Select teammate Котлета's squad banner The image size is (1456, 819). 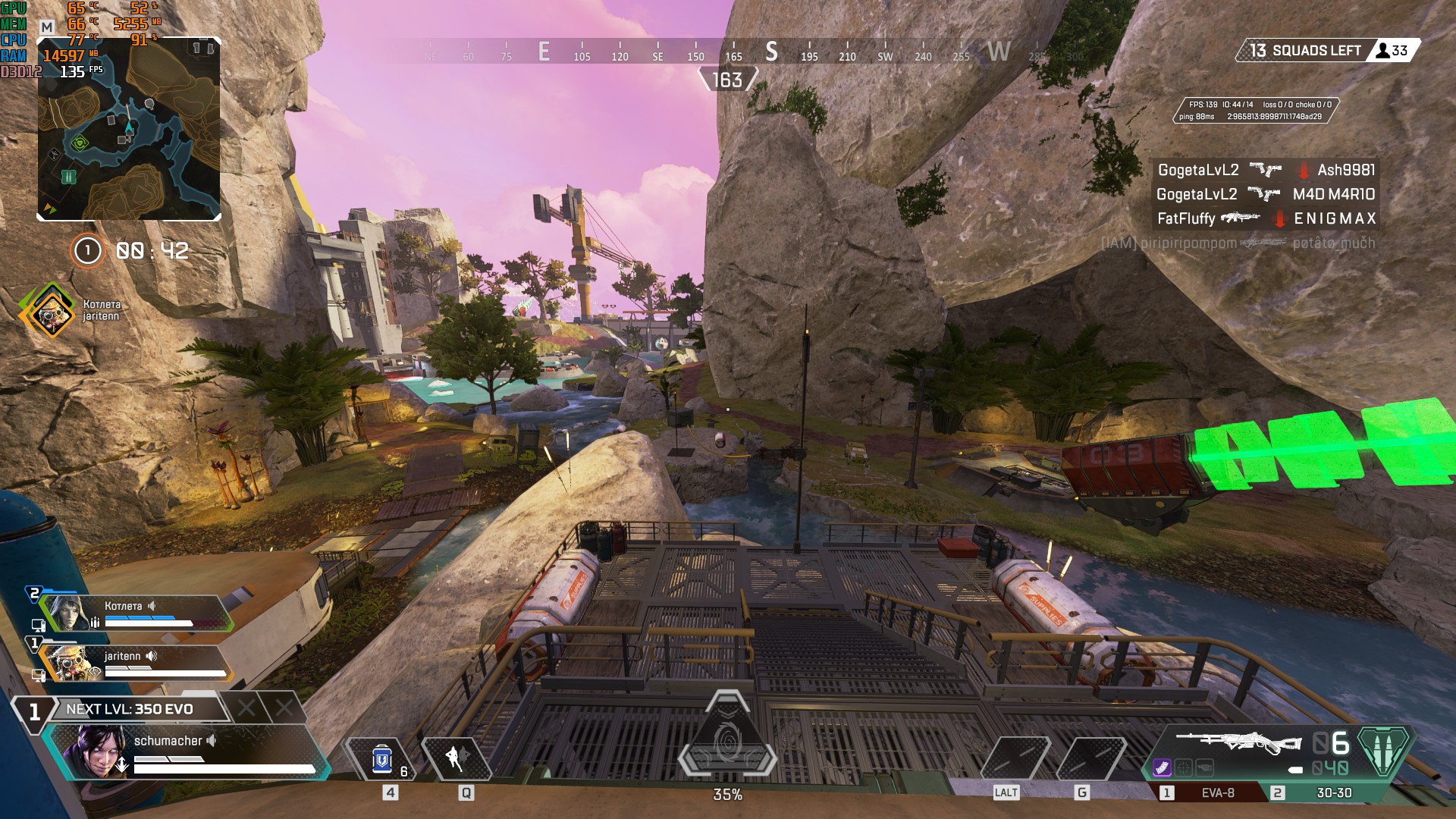tap(136, 613)
